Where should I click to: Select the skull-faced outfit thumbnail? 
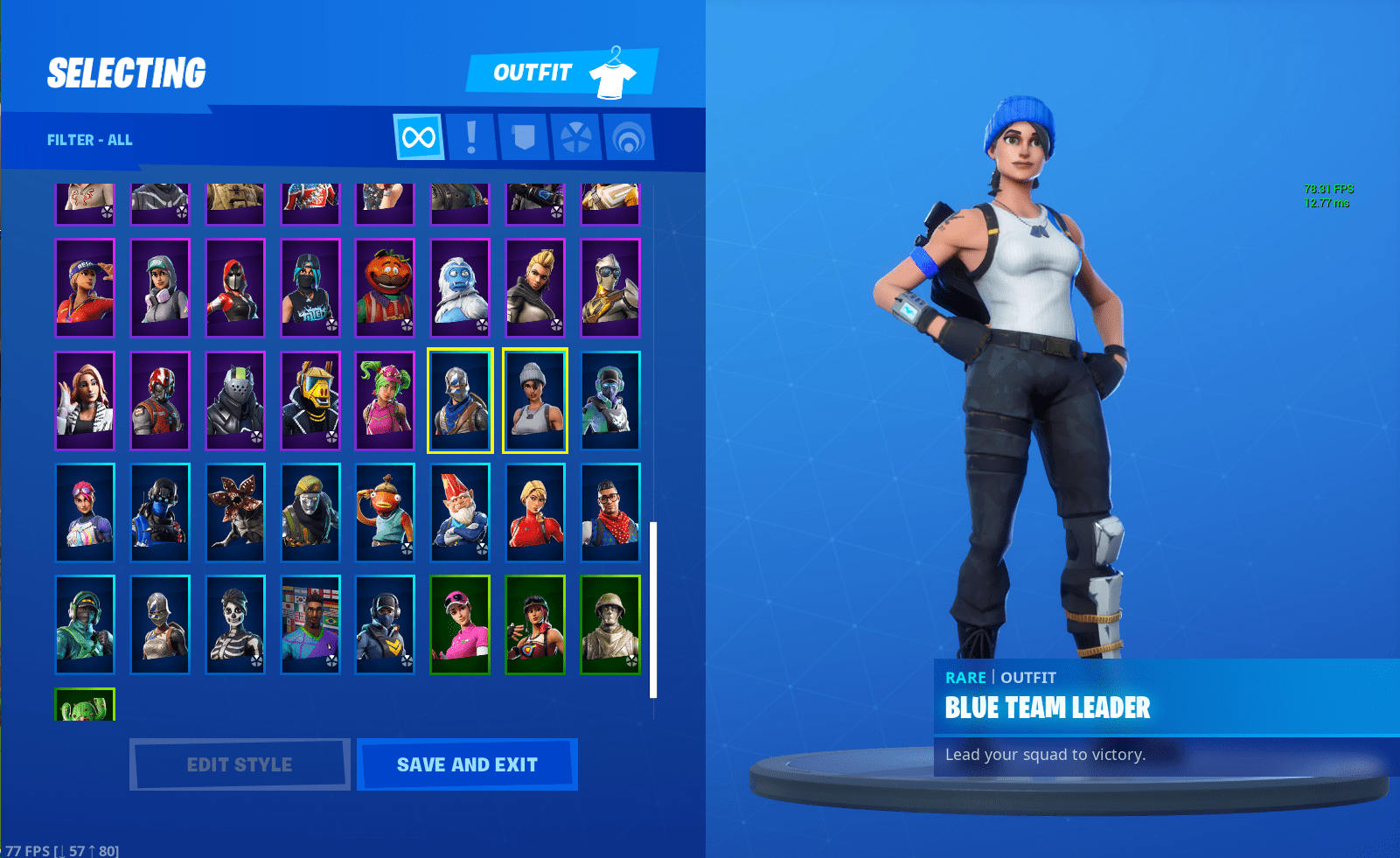[235, 624]
